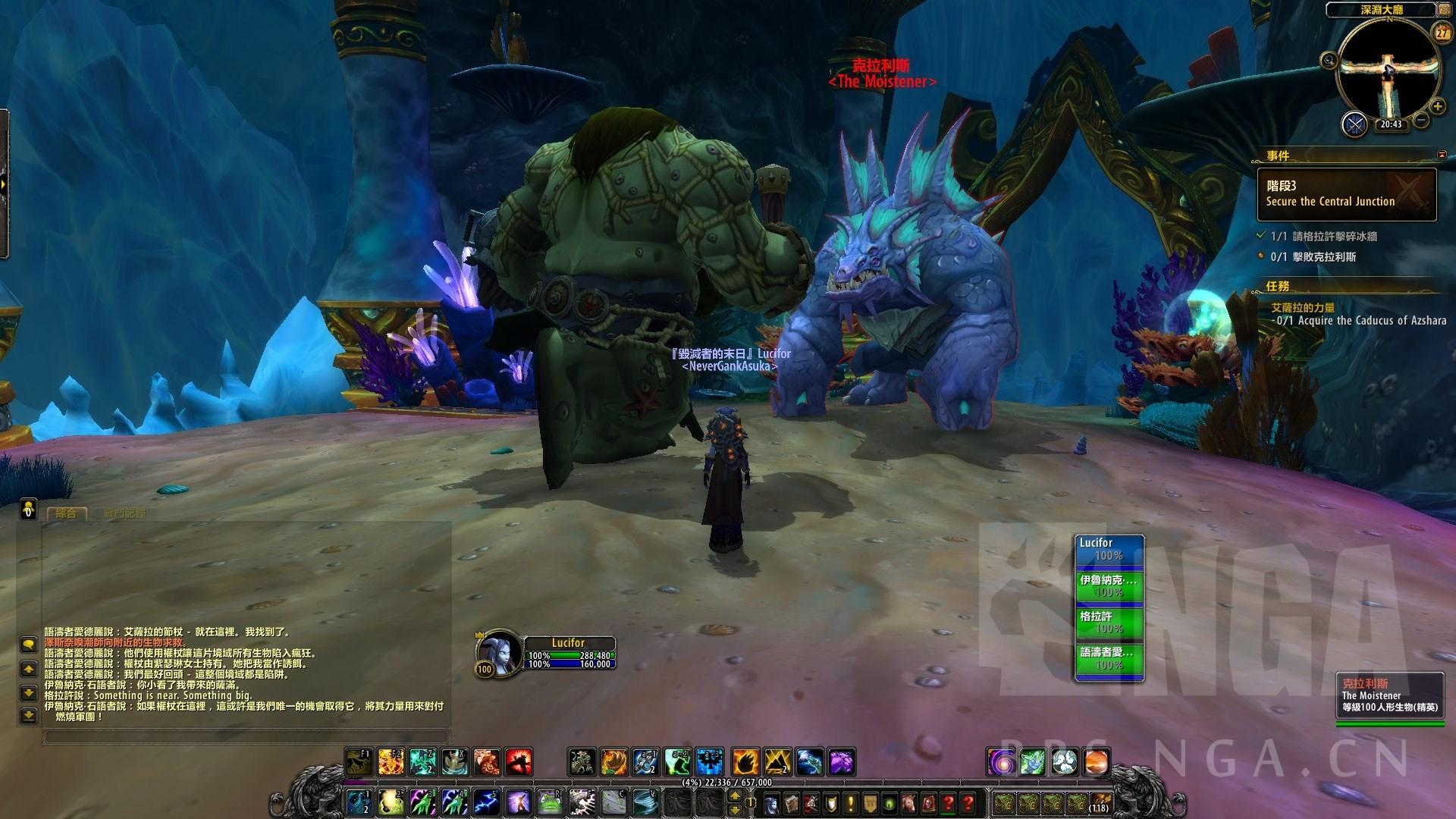This screenshot has height=819, width=1456.
Task: Click the minimap tracking magnifier button
Action: tap(1329, 61)
